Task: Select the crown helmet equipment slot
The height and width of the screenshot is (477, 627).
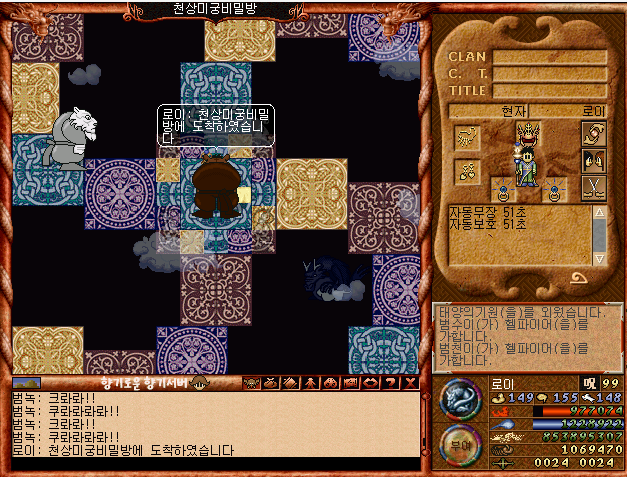Action: (528, 134)
